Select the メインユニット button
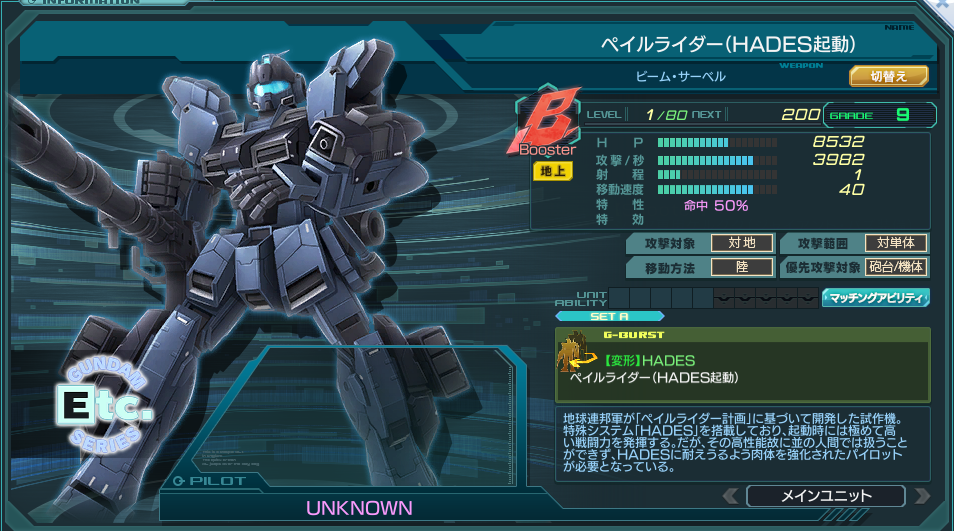Viewport: 954px width, 531px height. pos(825,496)
